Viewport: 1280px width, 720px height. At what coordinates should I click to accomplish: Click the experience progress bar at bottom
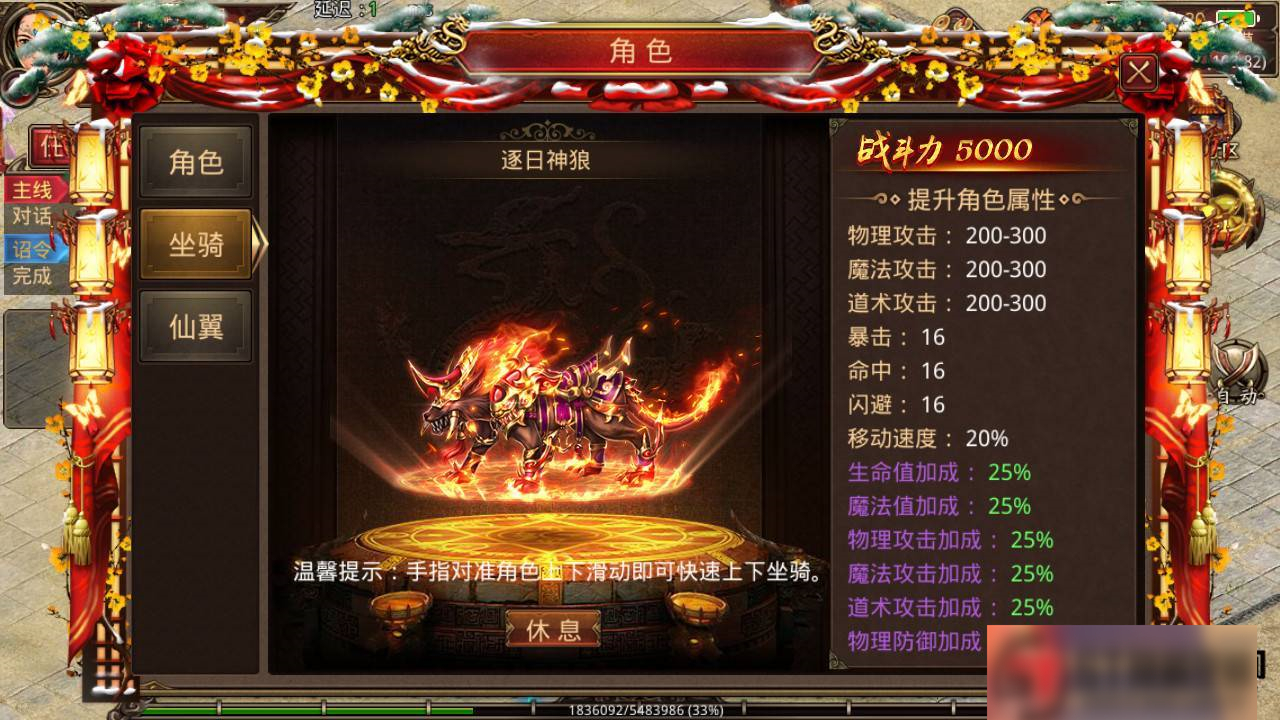(640, 708)
